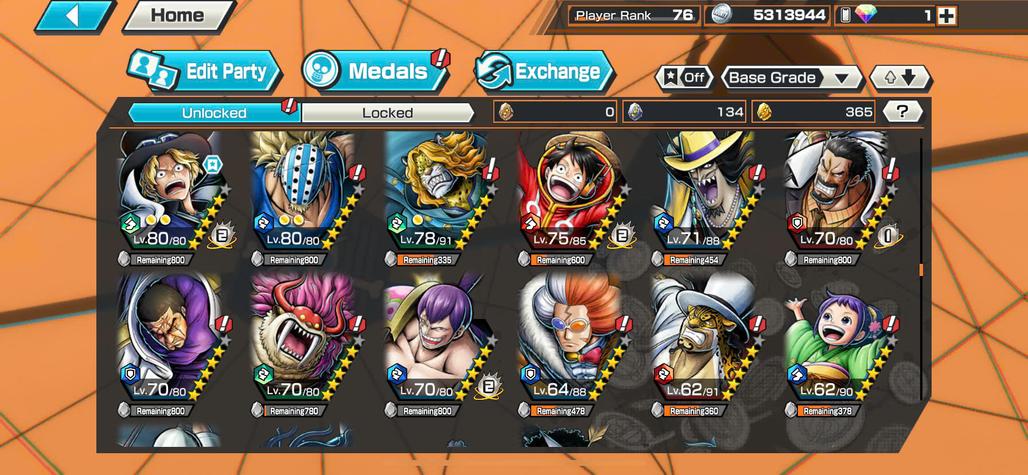
Task: Show help with the question mark button
Action: [903, 112]
